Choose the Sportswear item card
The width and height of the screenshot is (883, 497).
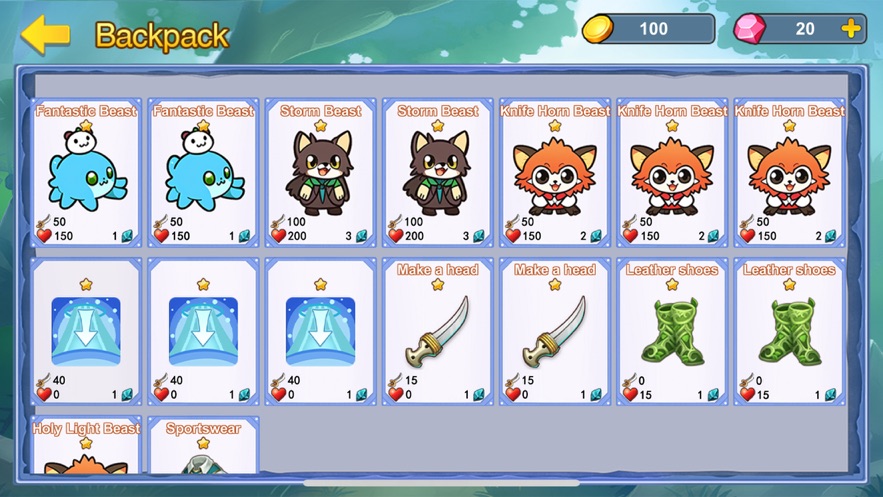click(203, 447)
